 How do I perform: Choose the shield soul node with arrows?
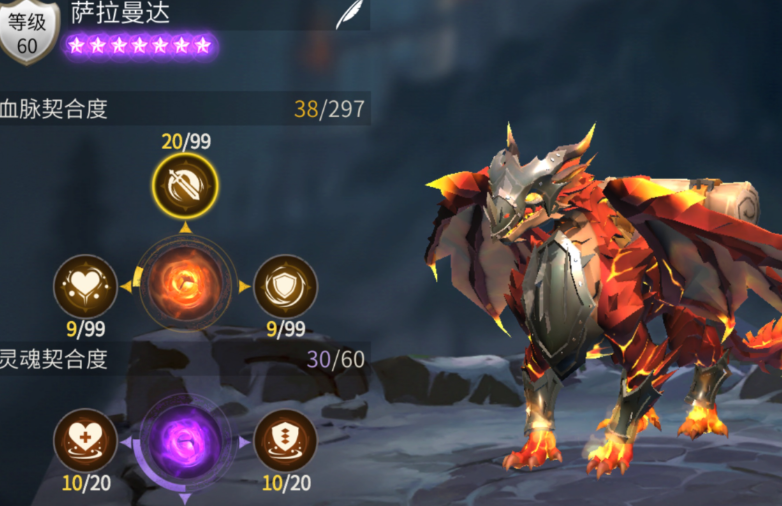(285, 440)
